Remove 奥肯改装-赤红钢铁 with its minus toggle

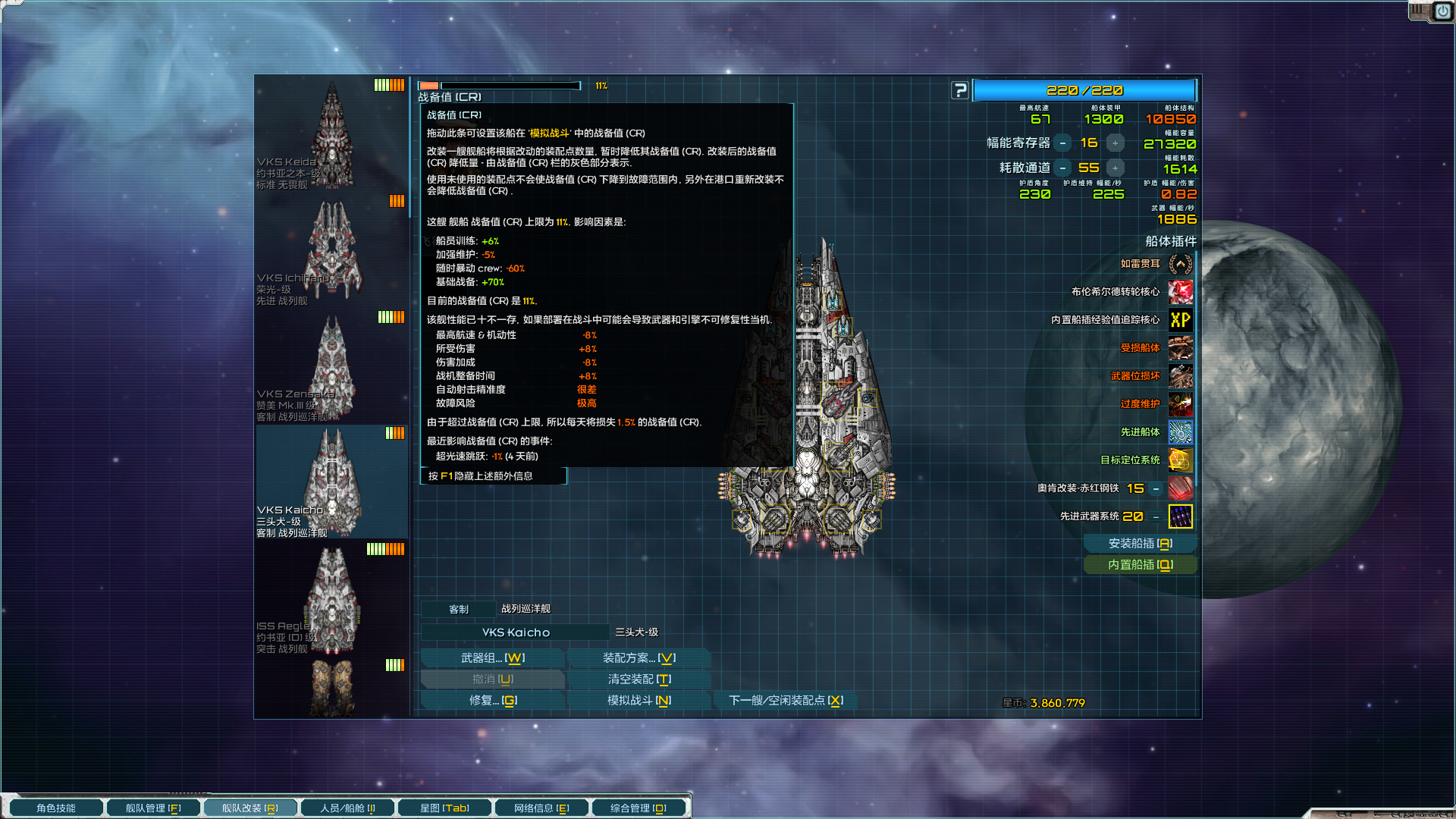(x=1156, y=488)
